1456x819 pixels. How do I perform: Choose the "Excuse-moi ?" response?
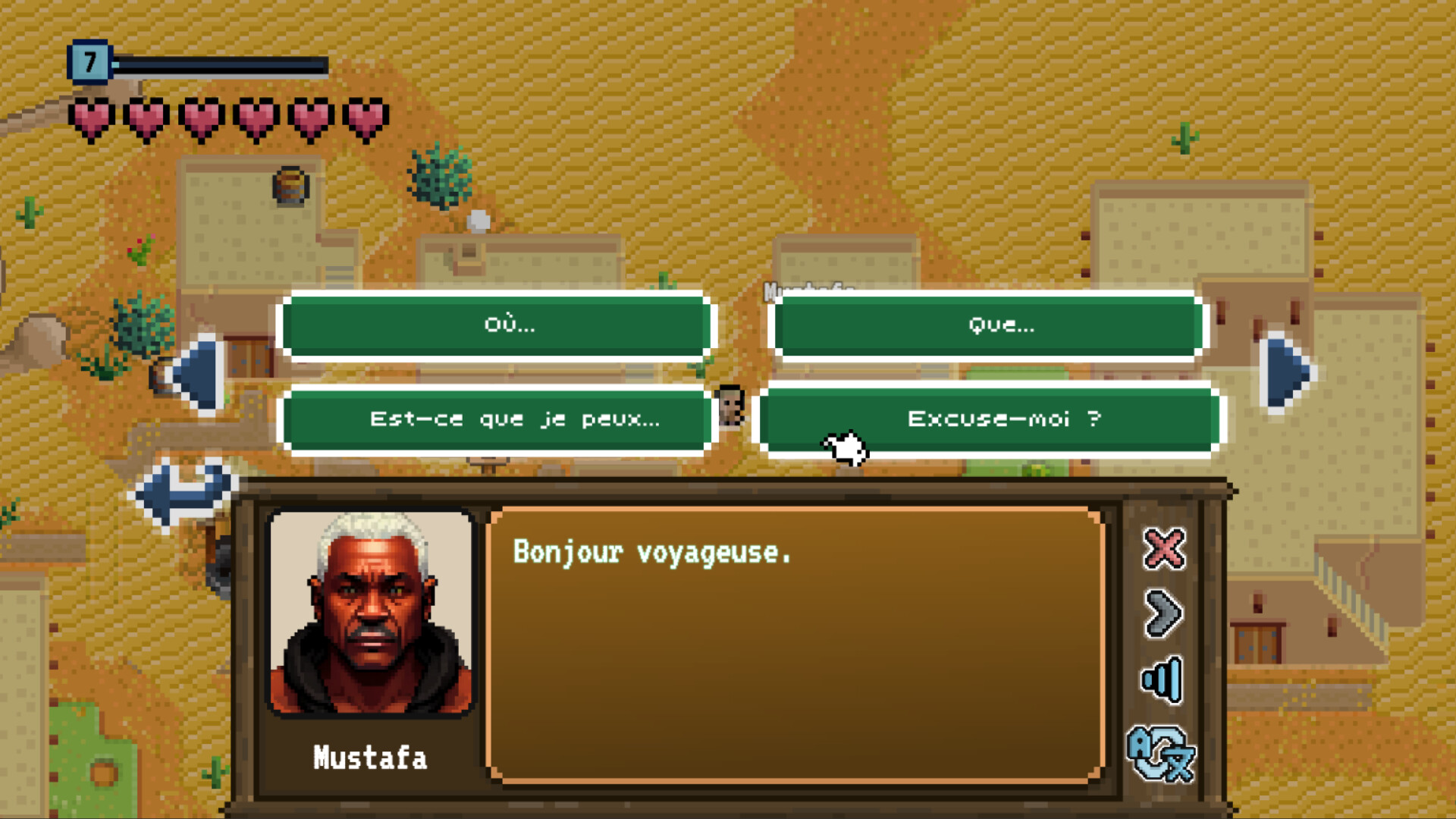click(x=999, y=419)
